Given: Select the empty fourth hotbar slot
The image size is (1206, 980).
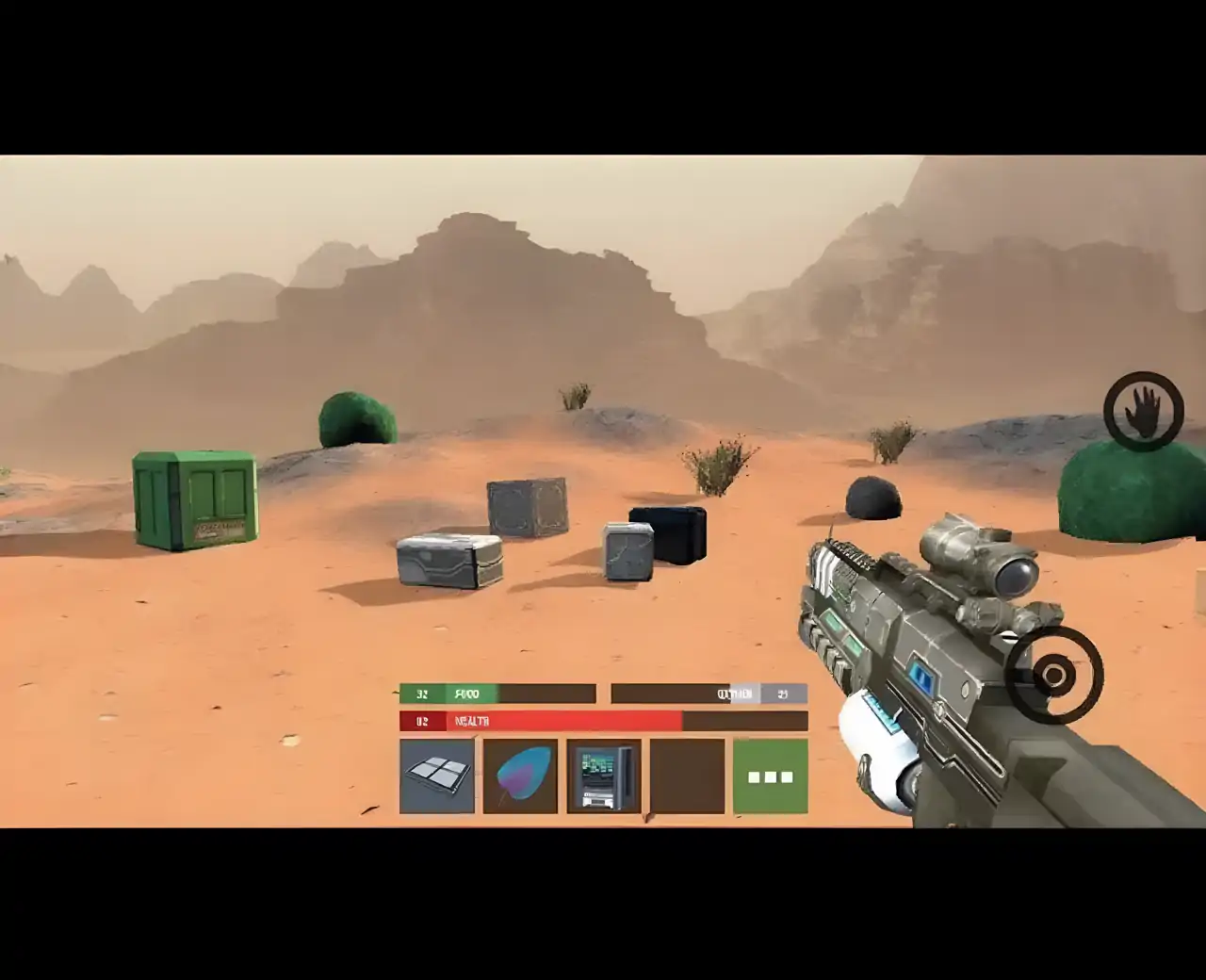Looking at the screenshot, I should [687, 775].
